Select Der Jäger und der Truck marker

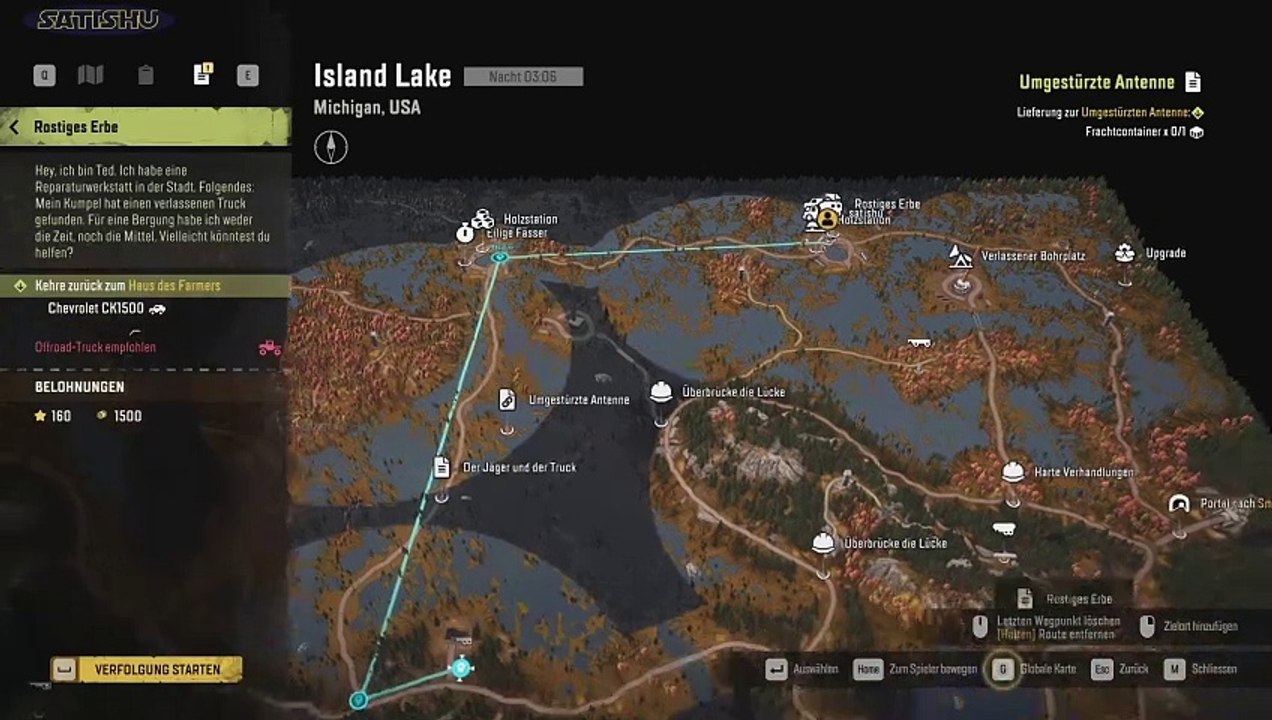pyautogui.click(x=441, y=467)
